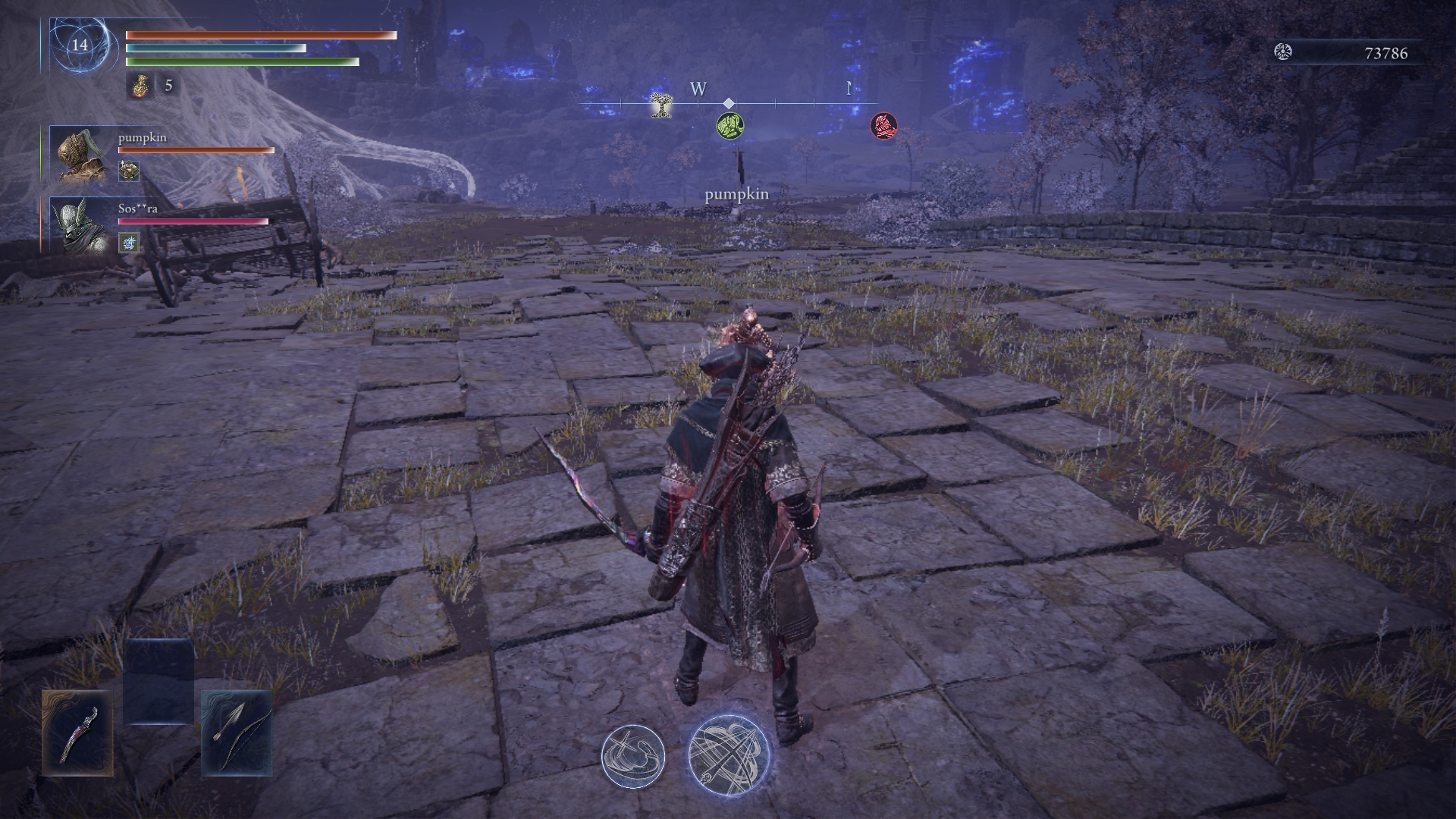Select the curved dagger weapon slot

[77, 733]
